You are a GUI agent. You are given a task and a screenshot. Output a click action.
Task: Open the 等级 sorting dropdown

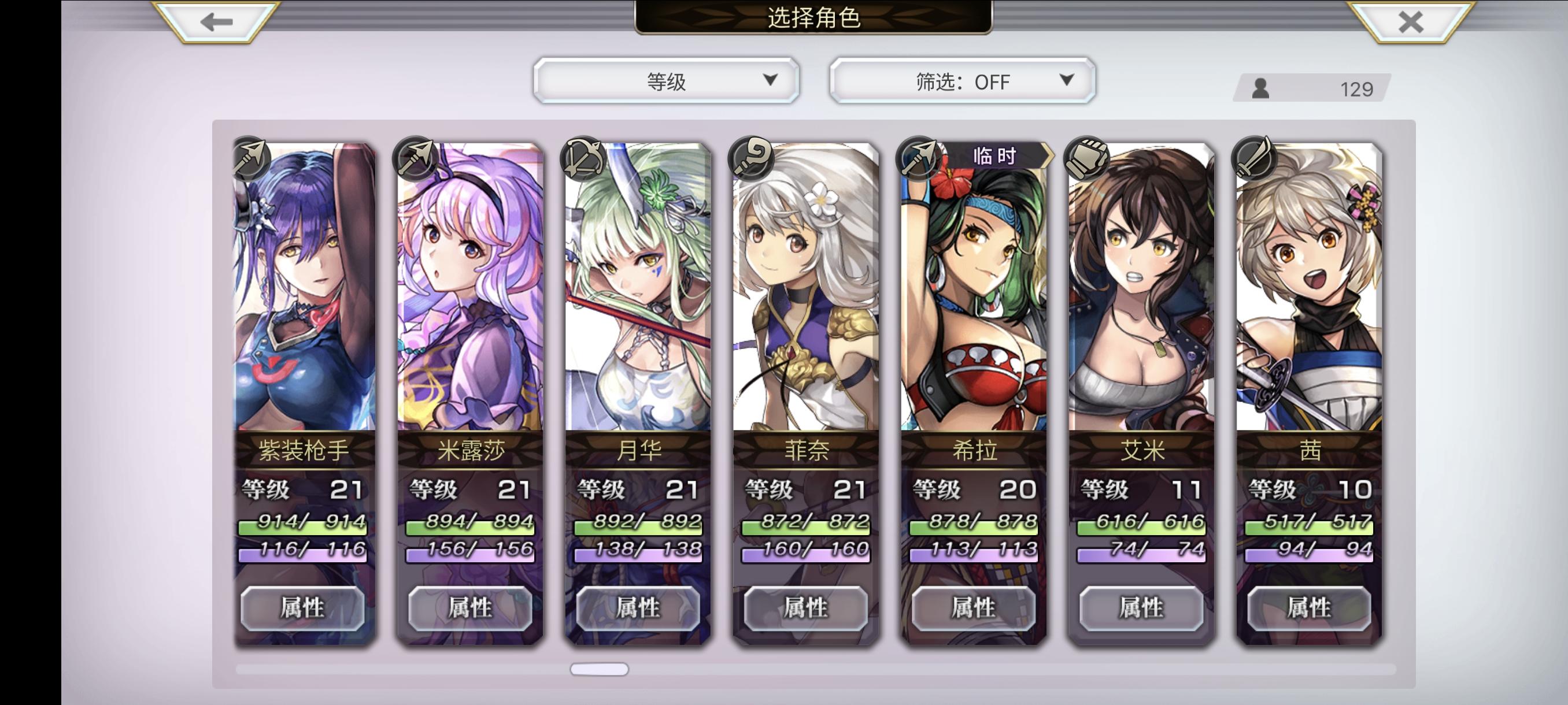coord(667,80)
